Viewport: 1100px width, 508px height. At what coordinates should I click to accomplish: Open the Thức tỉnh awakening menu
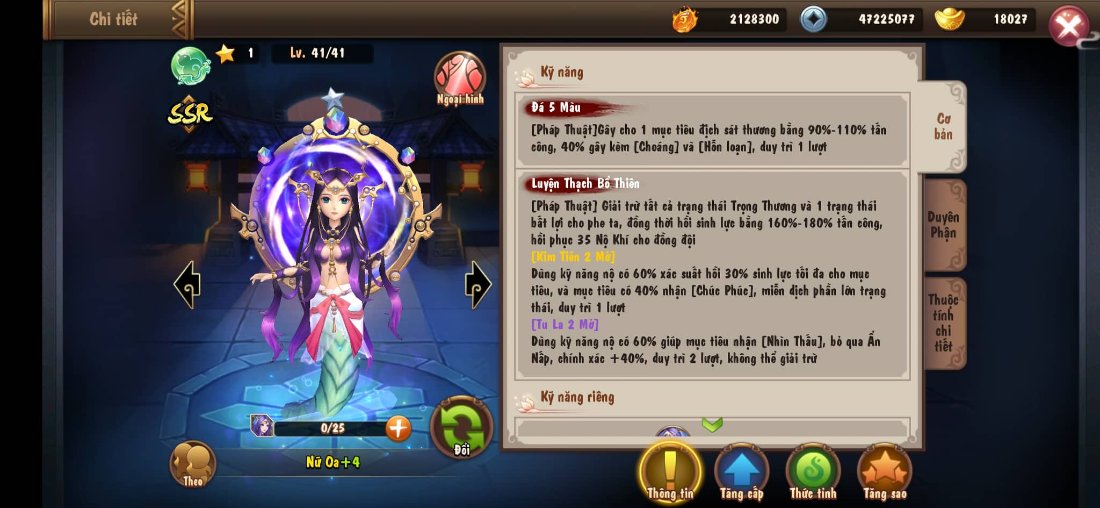coord(813,470)
